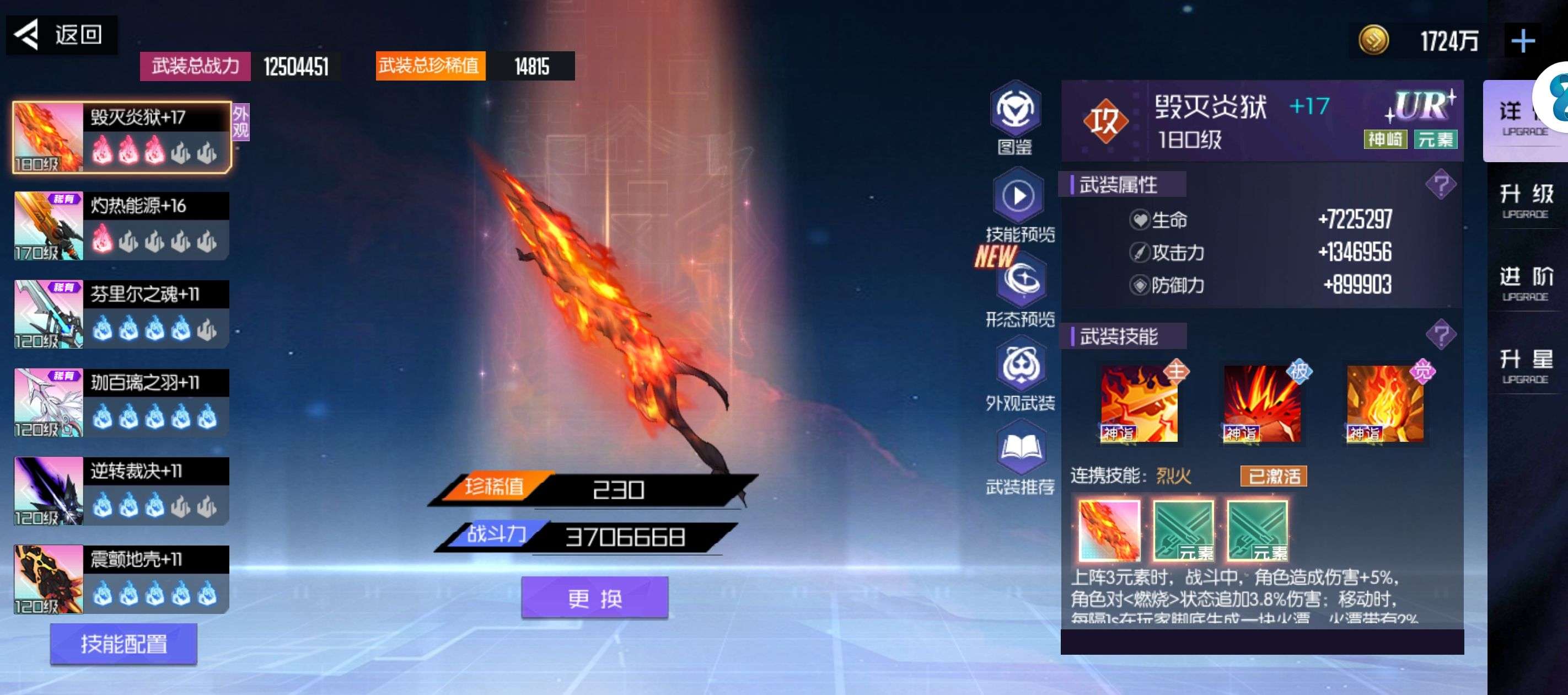Click the 更换 replace button
This screenshot has width=1568, height=695.
595,598
